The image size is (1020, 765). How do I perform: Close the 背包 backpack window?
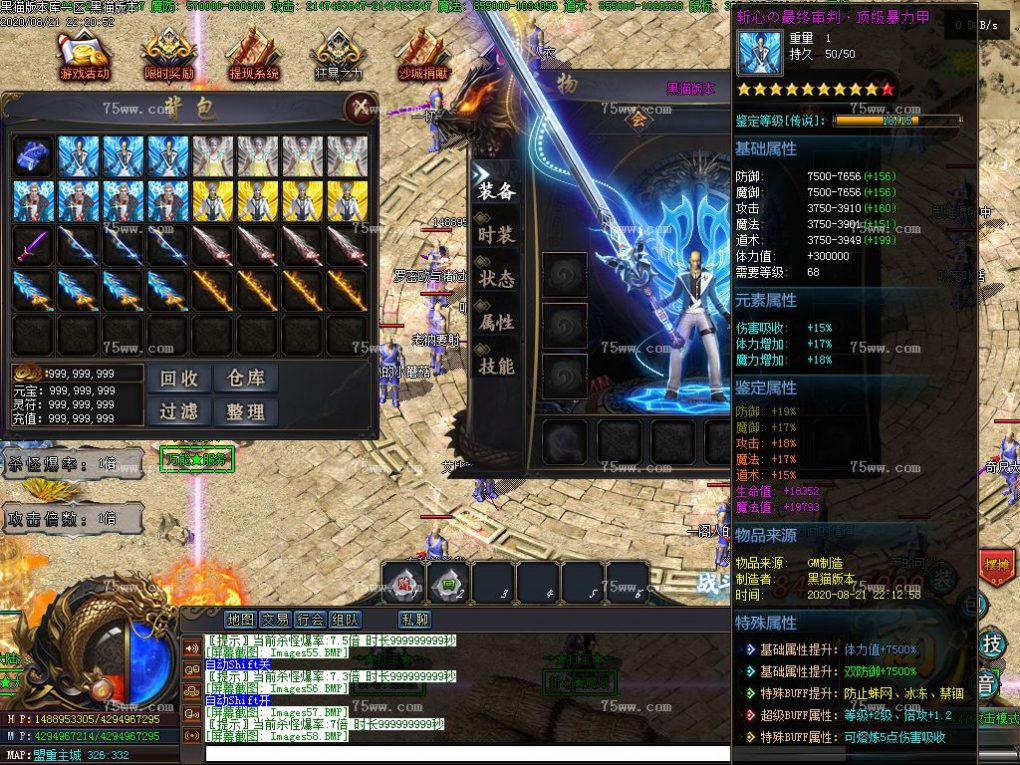360,107
